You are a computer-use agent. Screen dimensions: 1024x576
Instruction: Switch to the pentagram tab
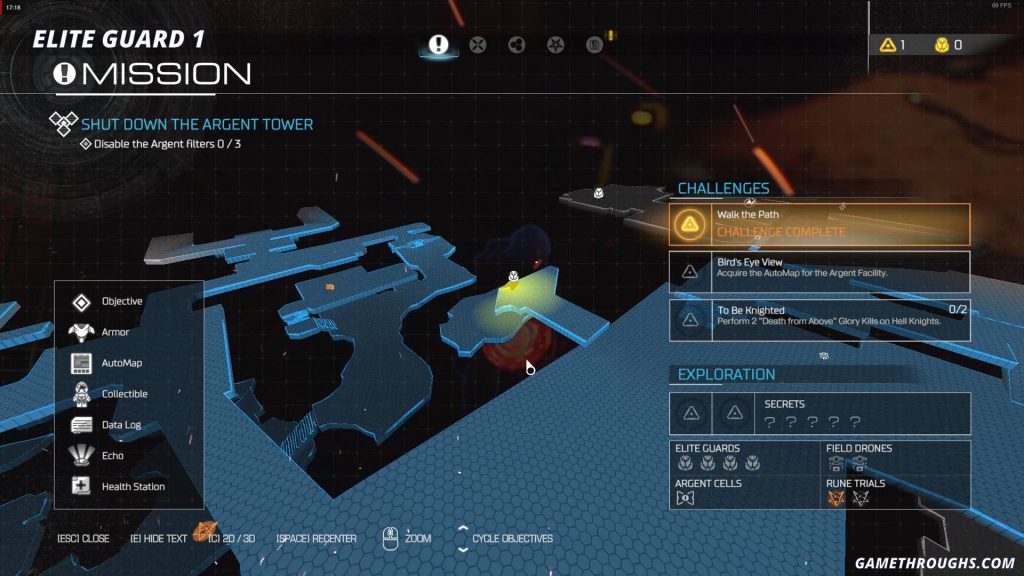(556, 45)
